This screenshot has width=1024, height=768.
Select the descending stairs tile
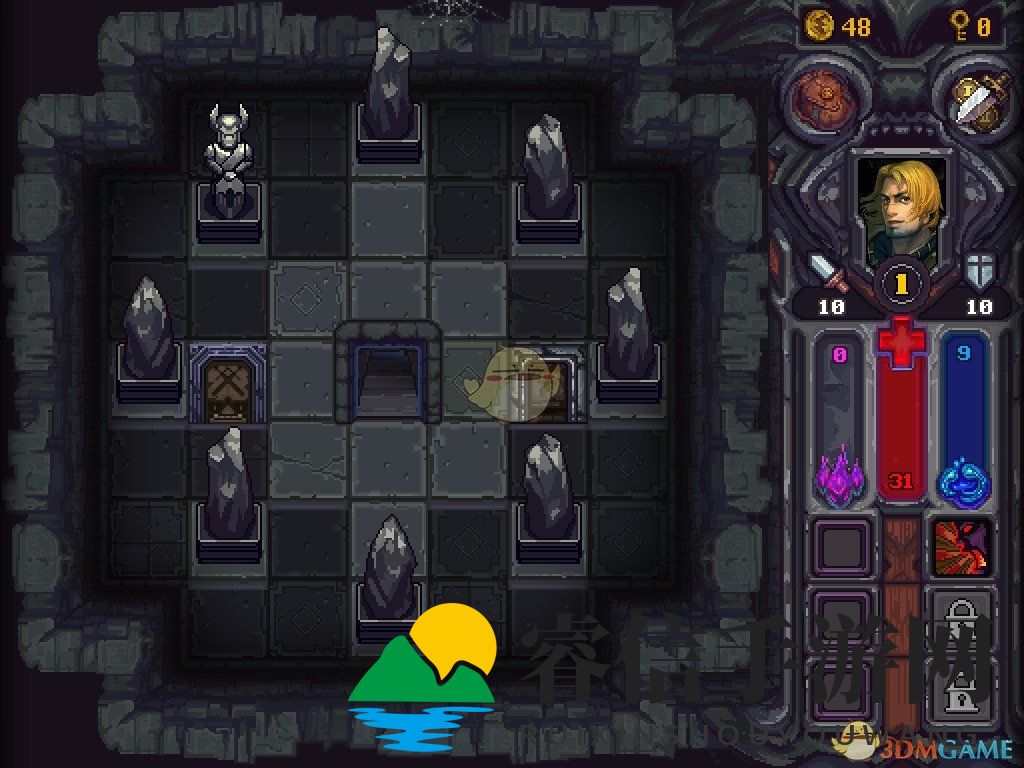390,378
